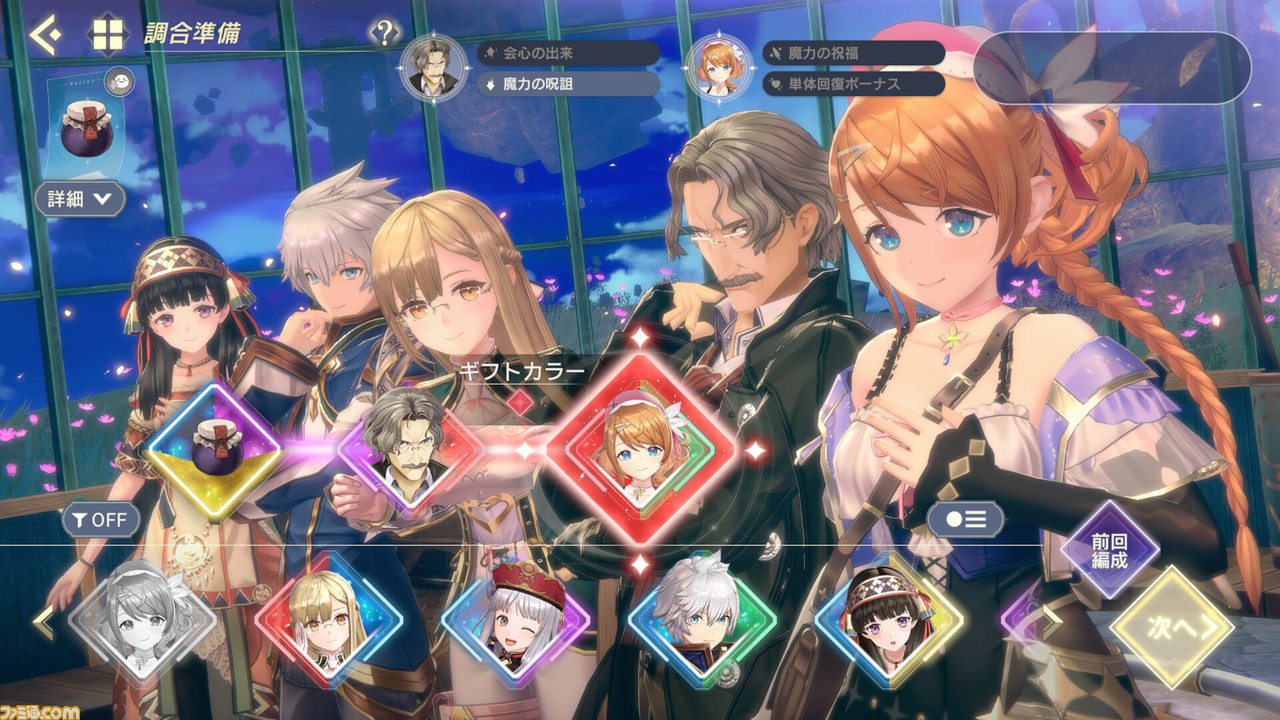The width and height of the screenshot is (1280, 720).
Task: View the 会心の出来 trait label
Action: click(568, 53)
